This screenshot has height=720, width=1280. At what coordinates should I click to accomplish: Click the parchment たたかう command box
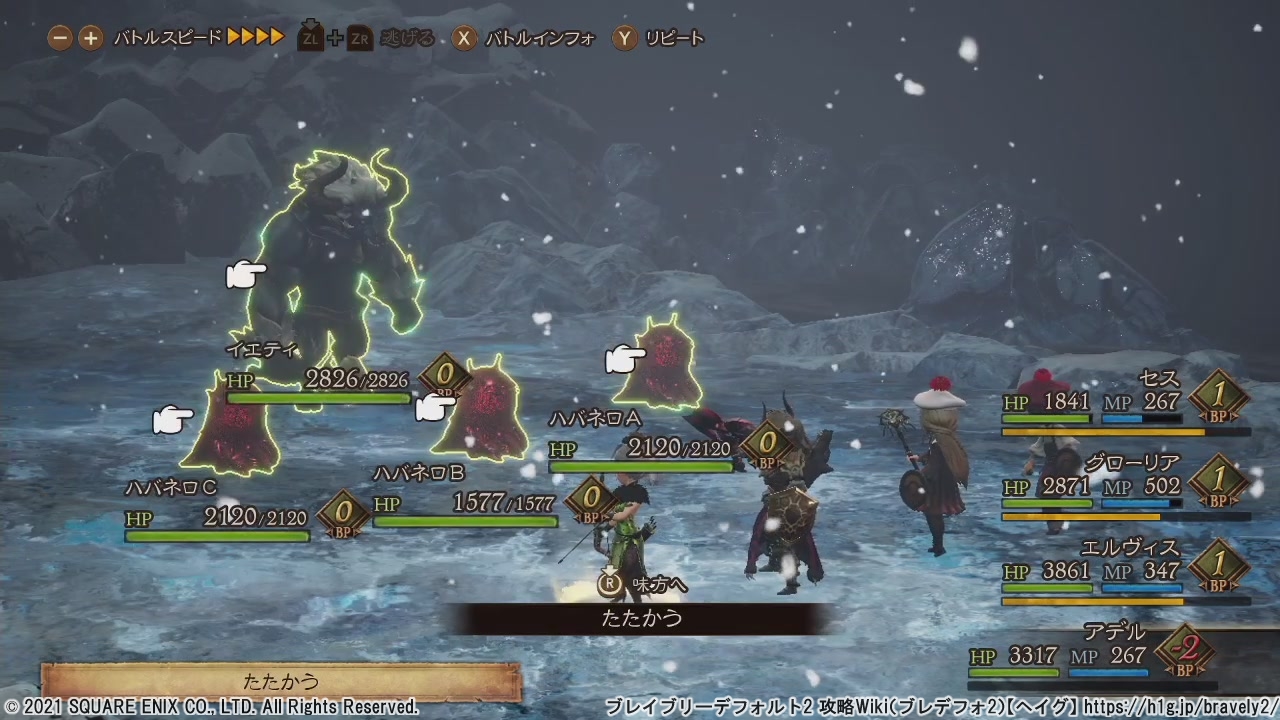[281, 682]
